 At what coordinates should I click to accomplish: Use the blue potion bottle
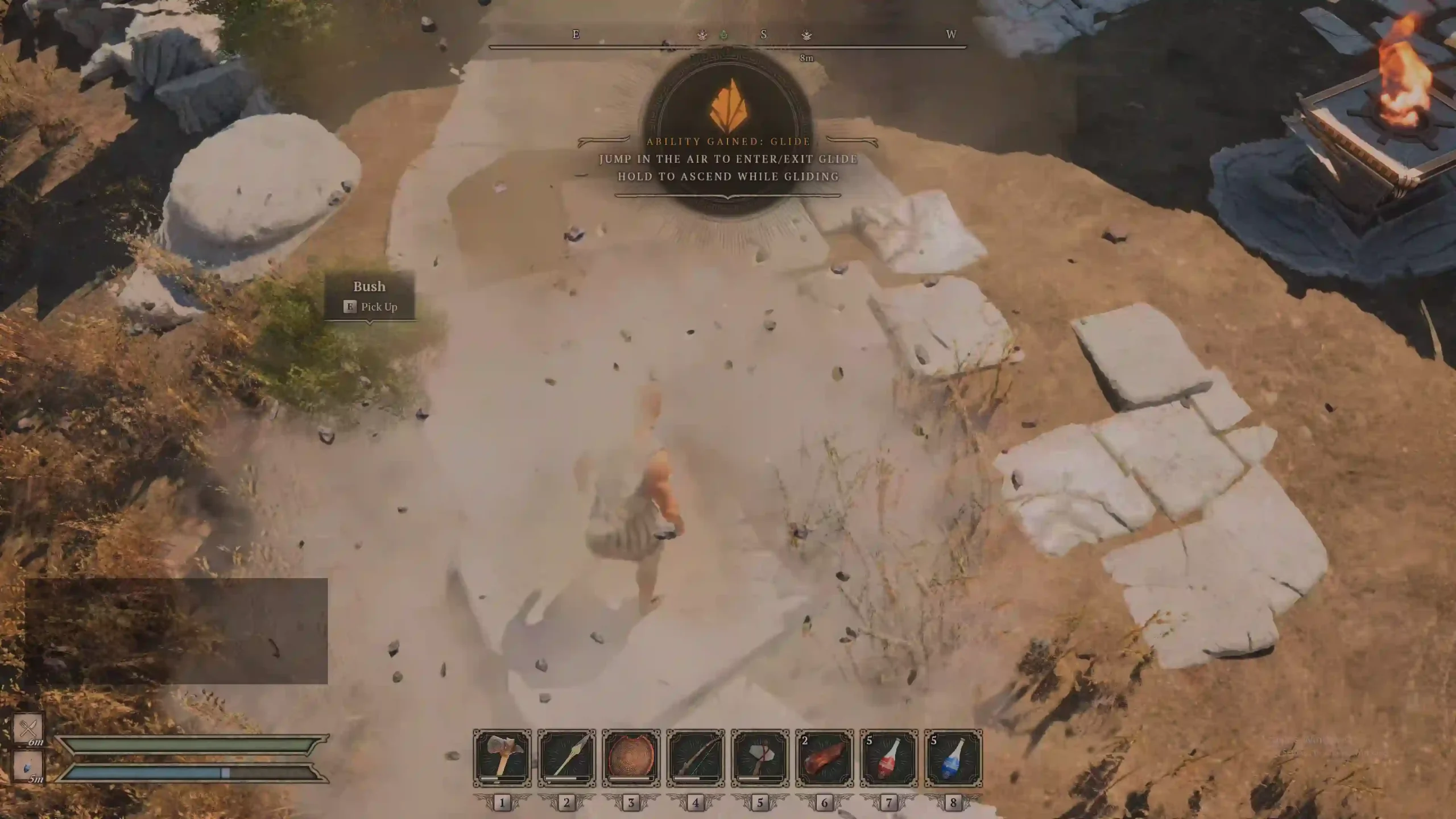pyautogui.click(x=953, y=758)
